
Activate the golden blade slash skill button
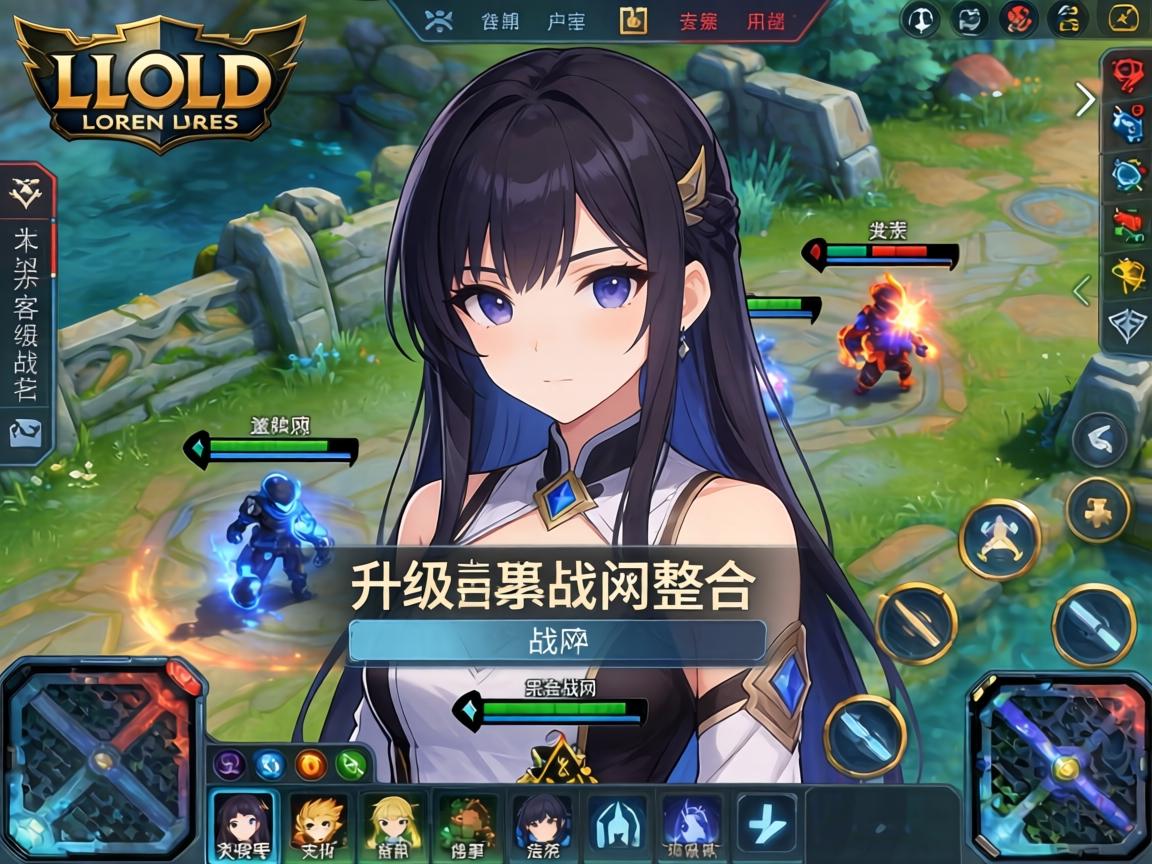pos(916,623)
